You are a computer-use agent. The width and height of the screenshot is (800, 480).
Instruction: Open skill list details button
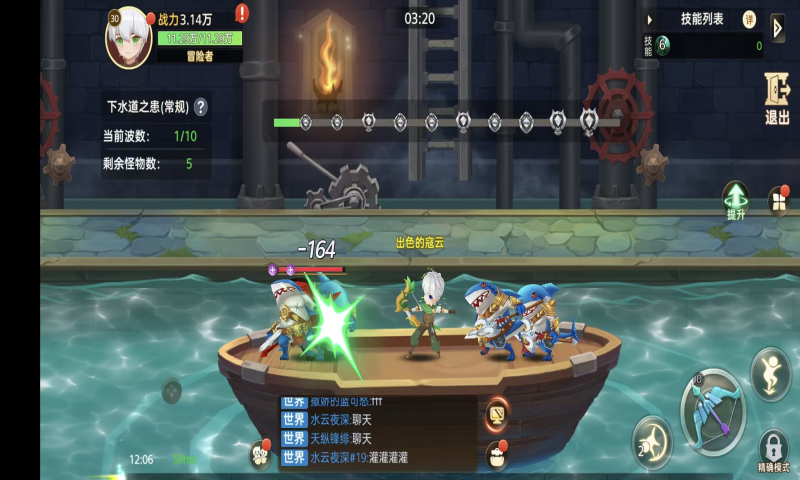pos(749,19)
